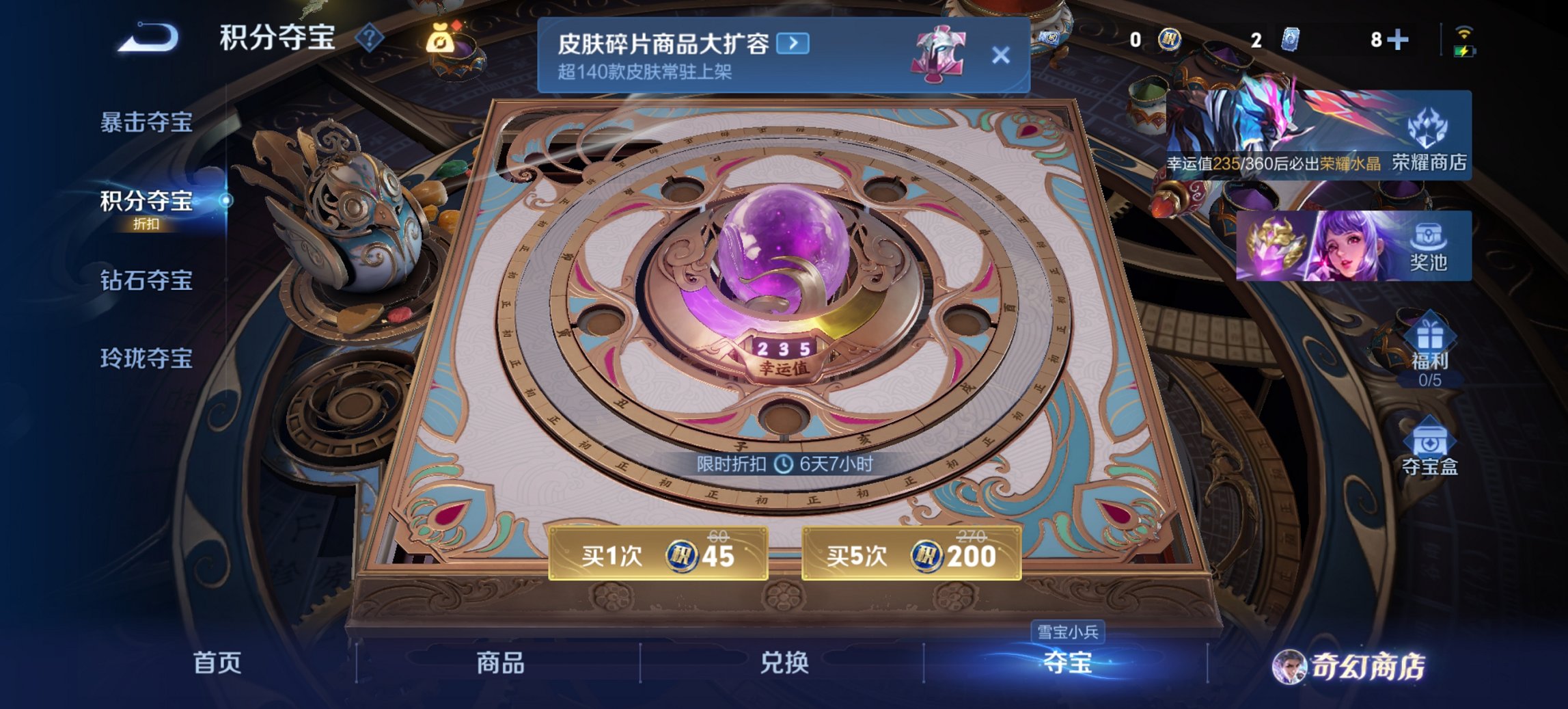Select the 钻石夺宝 mode in sidebar

[x=146, y=280]
